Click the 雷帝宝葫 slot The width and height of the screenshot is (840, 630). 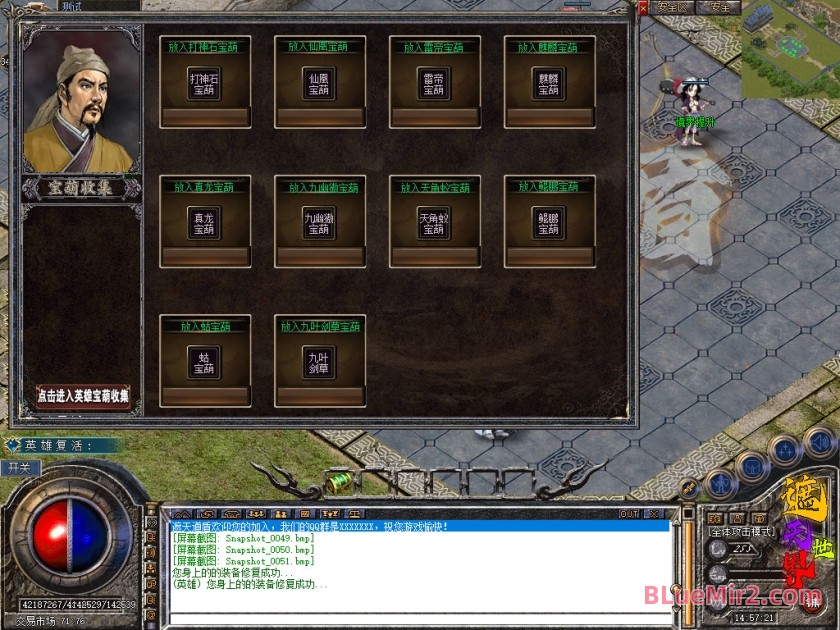[x=434, y=83]
